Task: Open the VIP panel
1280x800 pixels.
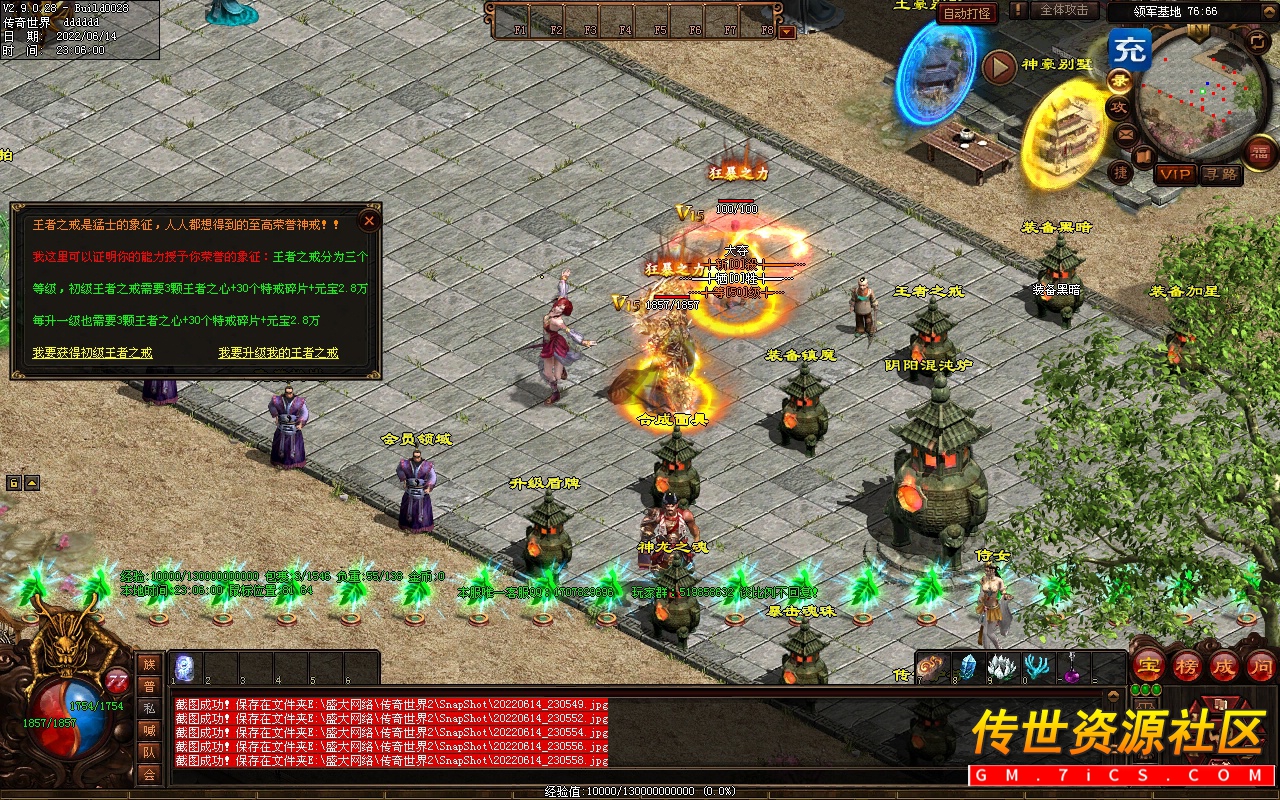Action: (x=1175, y=174)
